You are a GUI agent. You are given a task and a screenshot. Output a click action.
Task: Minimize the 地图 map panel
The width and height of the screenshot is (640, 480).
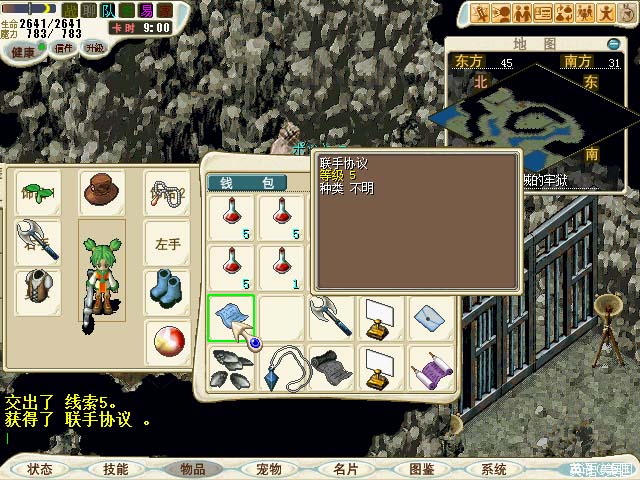[x=613, y=44]
